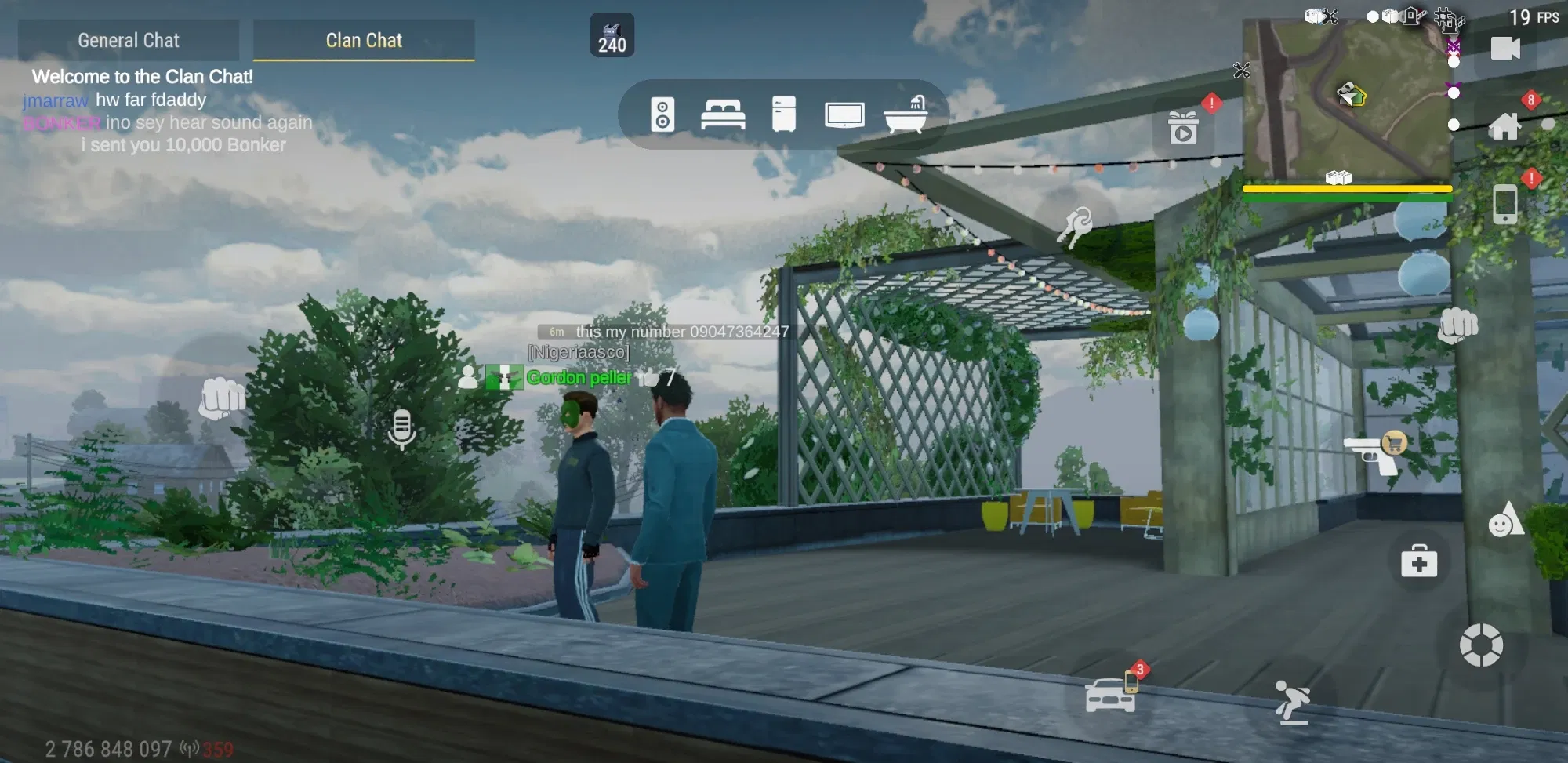This screenshot has height=763, width=1568.
Task: Open the pistol weapon shop
Action: pos(1374,453)
